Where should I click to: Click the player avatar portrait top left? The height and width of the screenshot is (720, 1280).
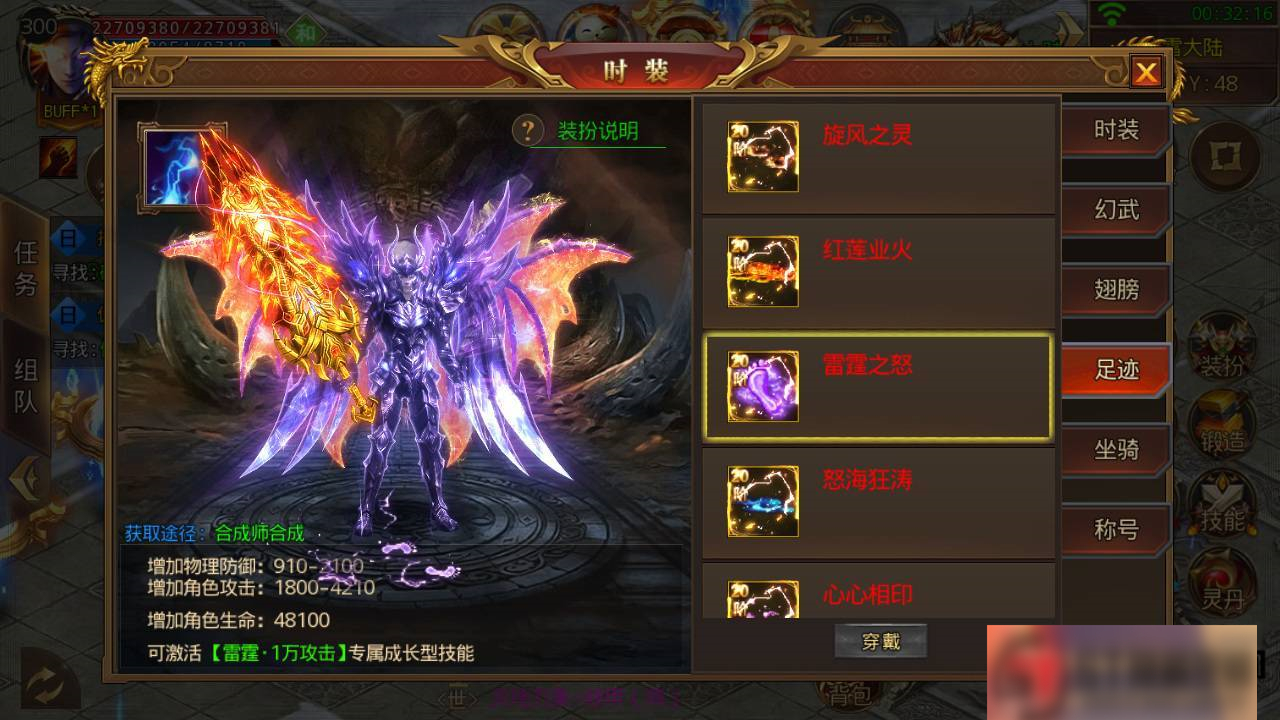55,60
